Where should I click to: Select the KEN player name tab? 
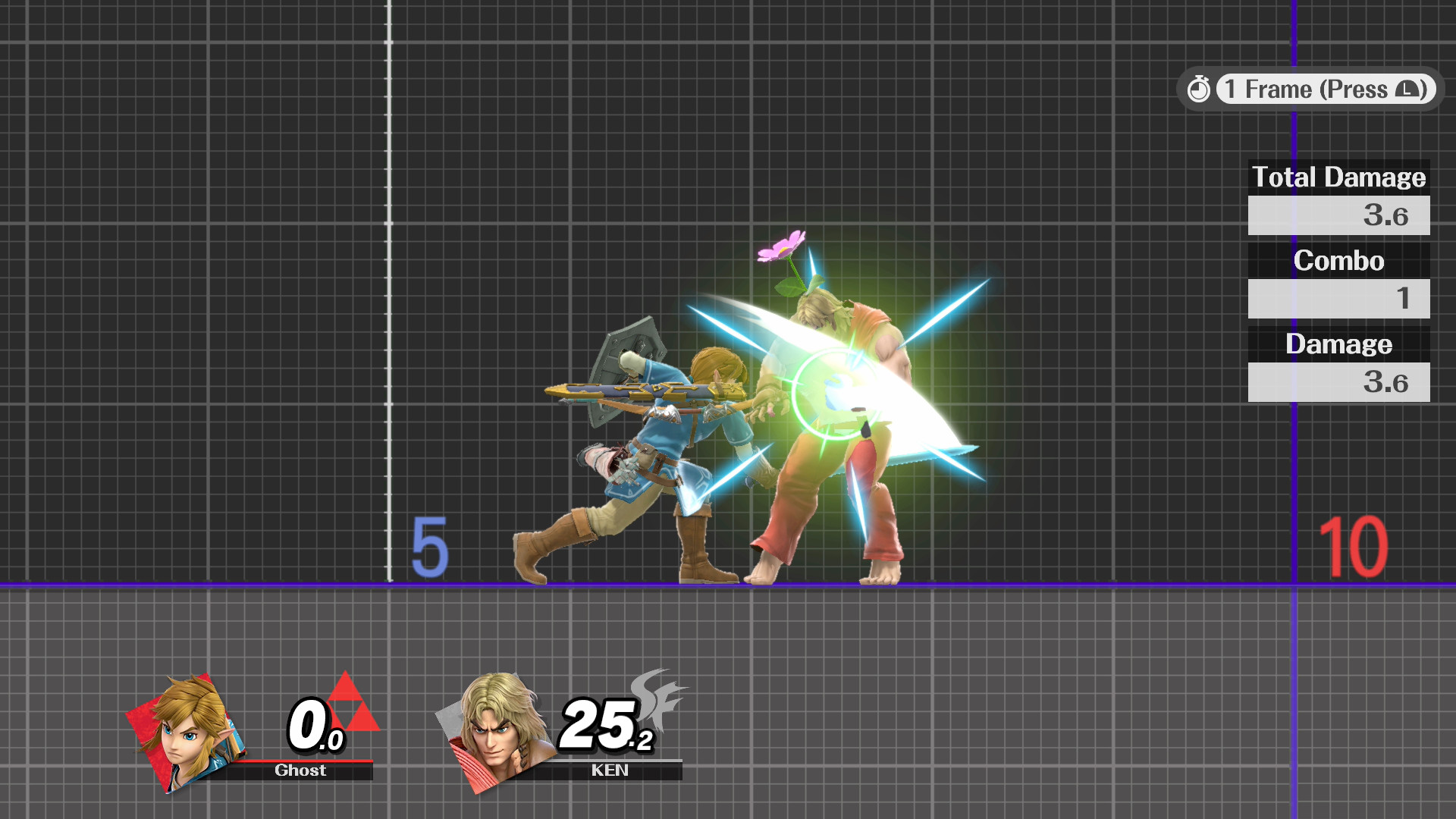tap(610, 770)
